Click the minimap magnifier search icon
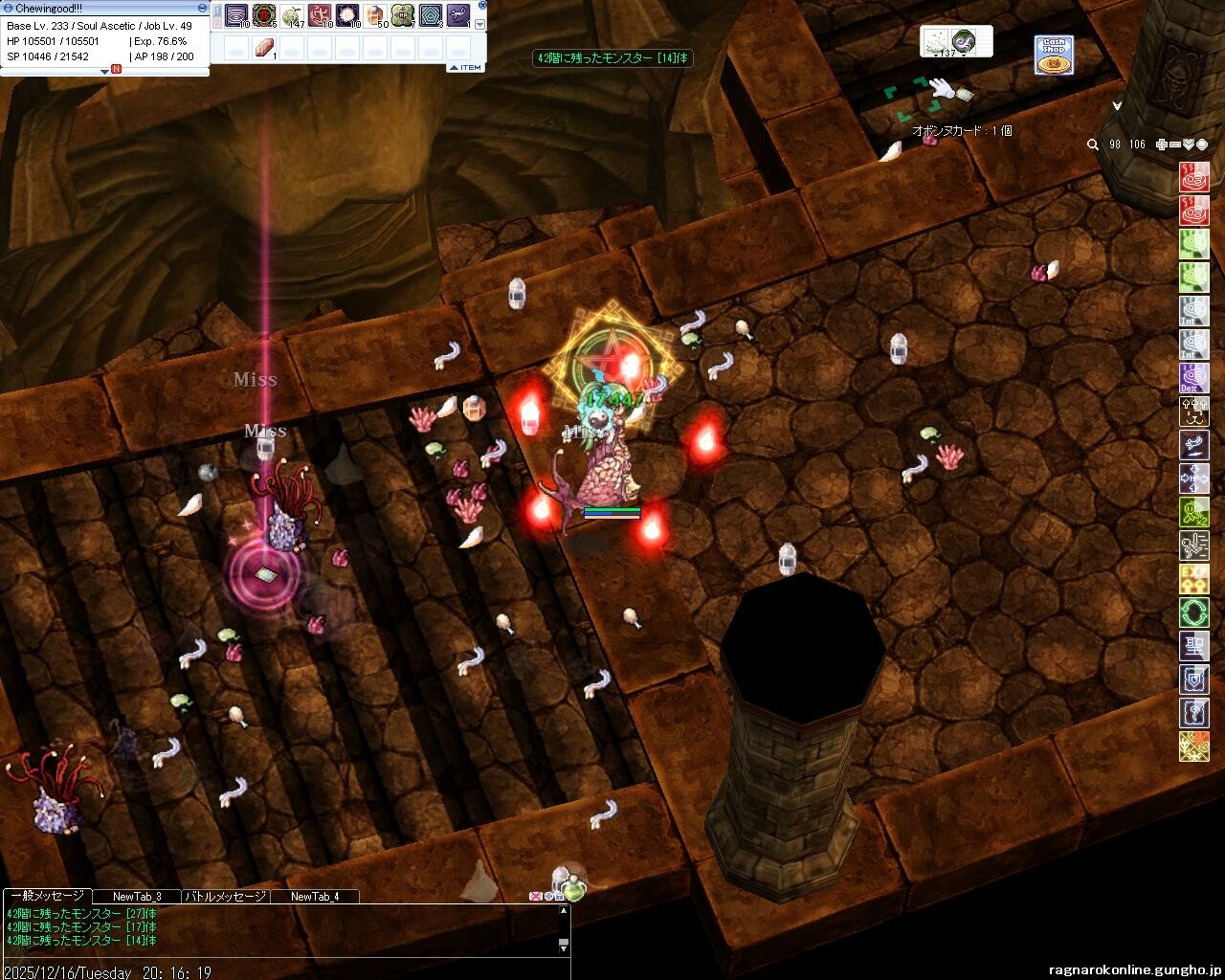The width and height of the screenshot is (1225, 980). point(1093,145)
